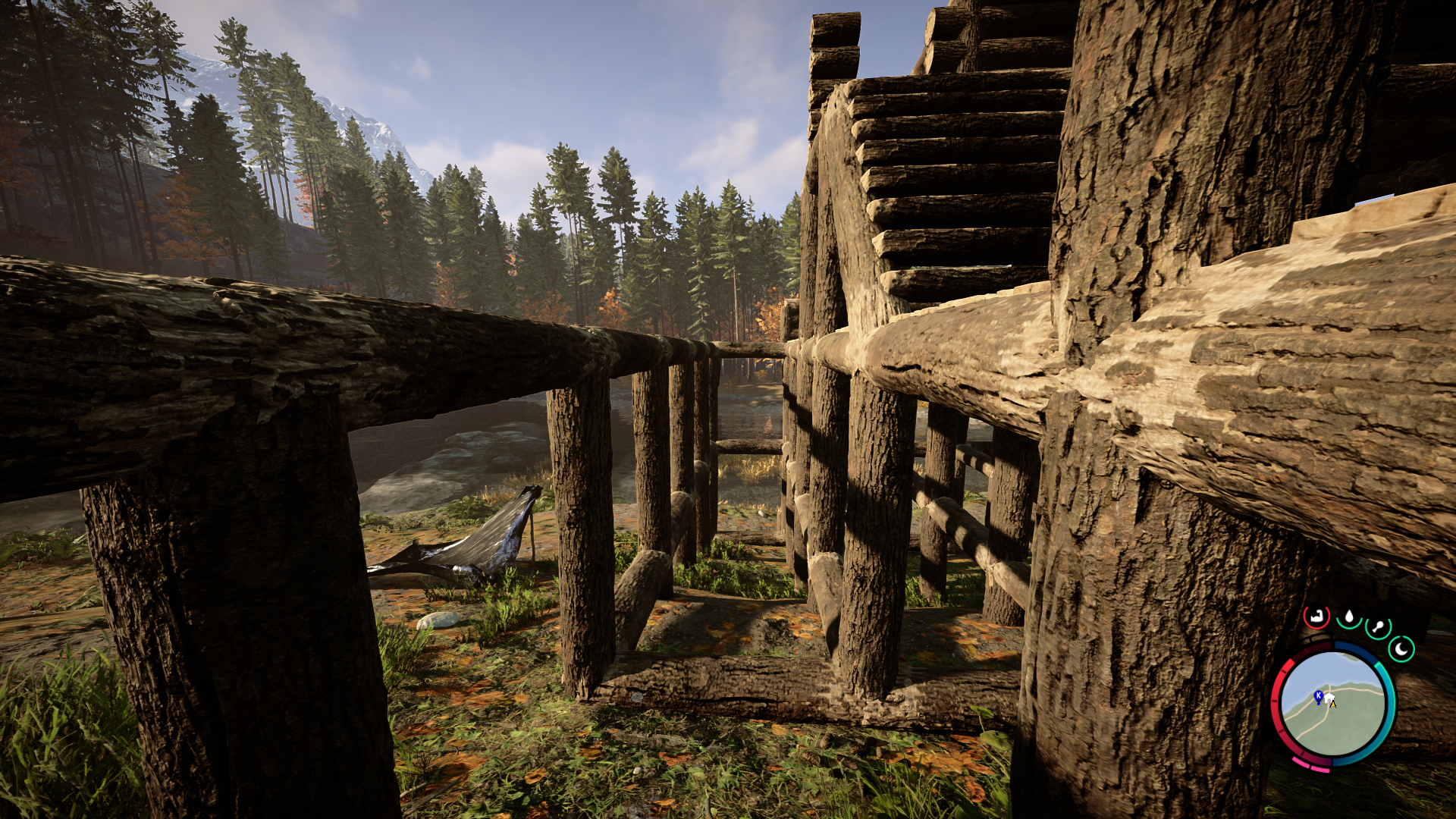Select the blue K marker on minimap
The height and width of the screenshot is (819, 1456).
[1319, 695]
